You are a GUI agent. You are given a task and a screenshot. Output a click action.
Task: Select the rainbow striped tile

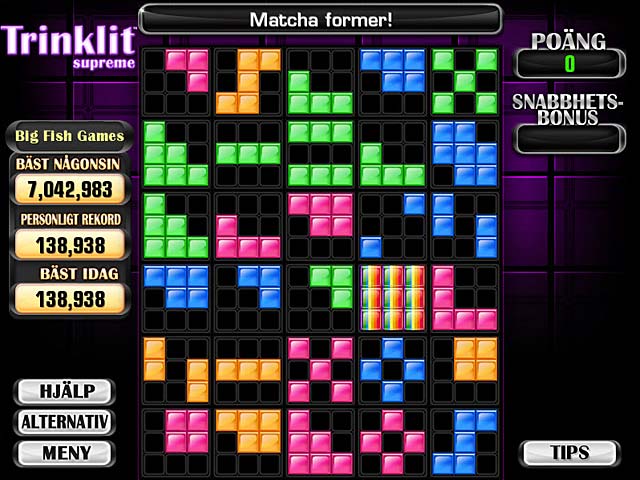tap(392, 297)
